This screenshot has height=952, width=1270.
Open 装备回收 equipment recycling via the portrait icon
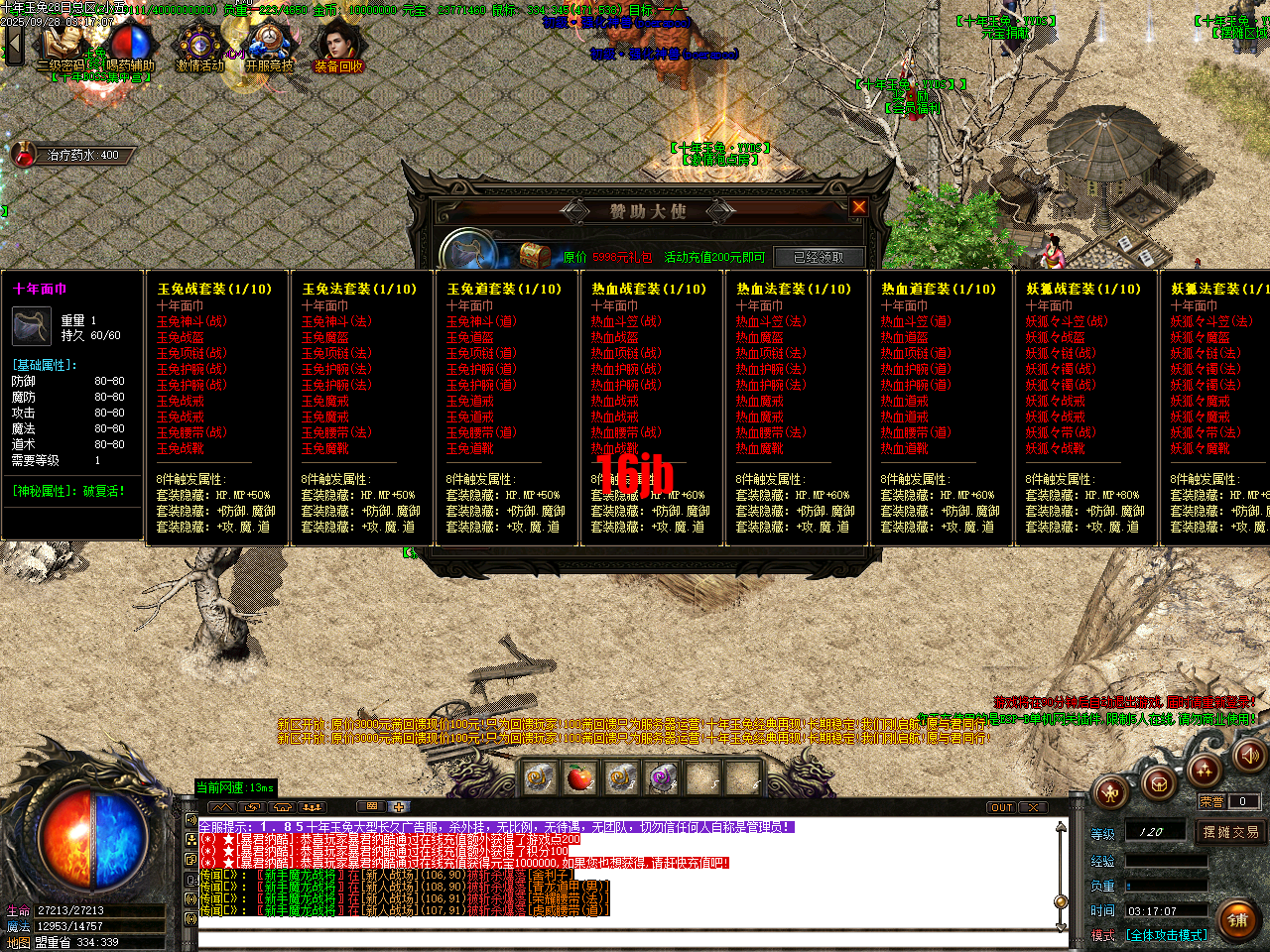coord(339,42)
